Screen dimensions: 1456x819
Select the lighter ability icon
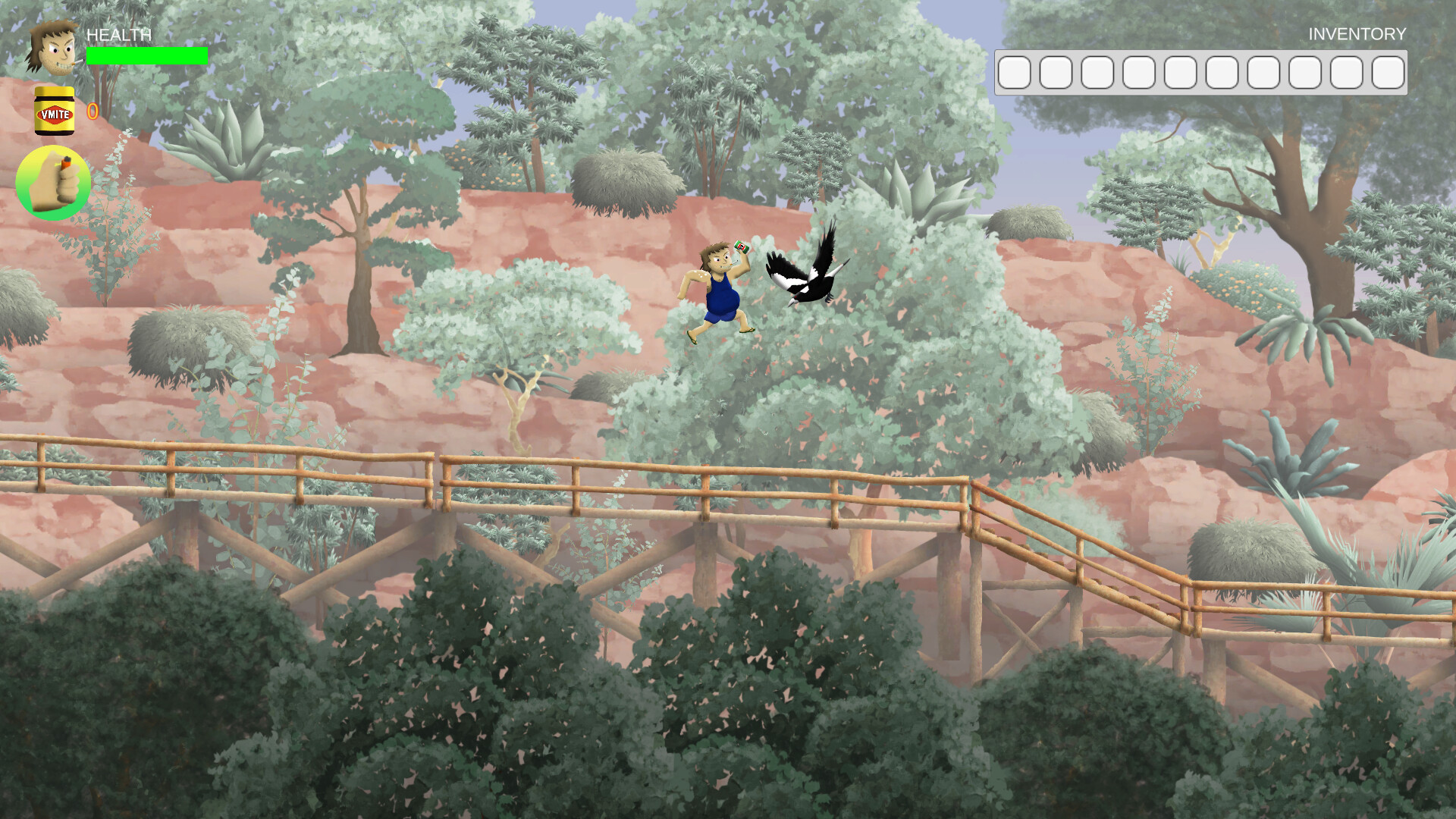click(x=53, y=182)
